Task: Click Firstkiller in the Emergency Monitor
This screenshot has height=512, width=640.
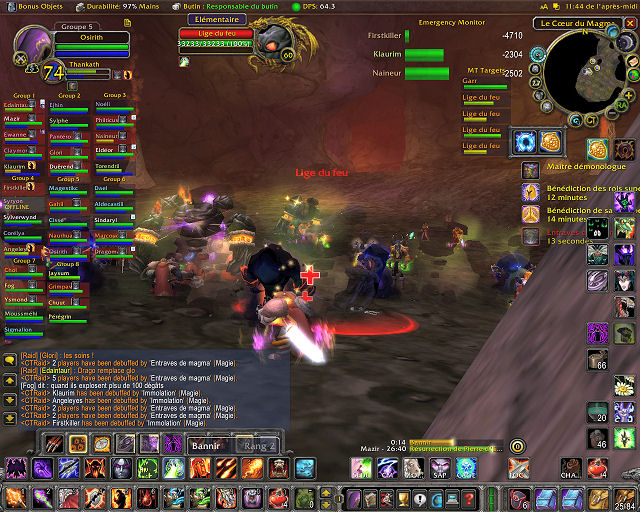Action: [x=384, y=35]
